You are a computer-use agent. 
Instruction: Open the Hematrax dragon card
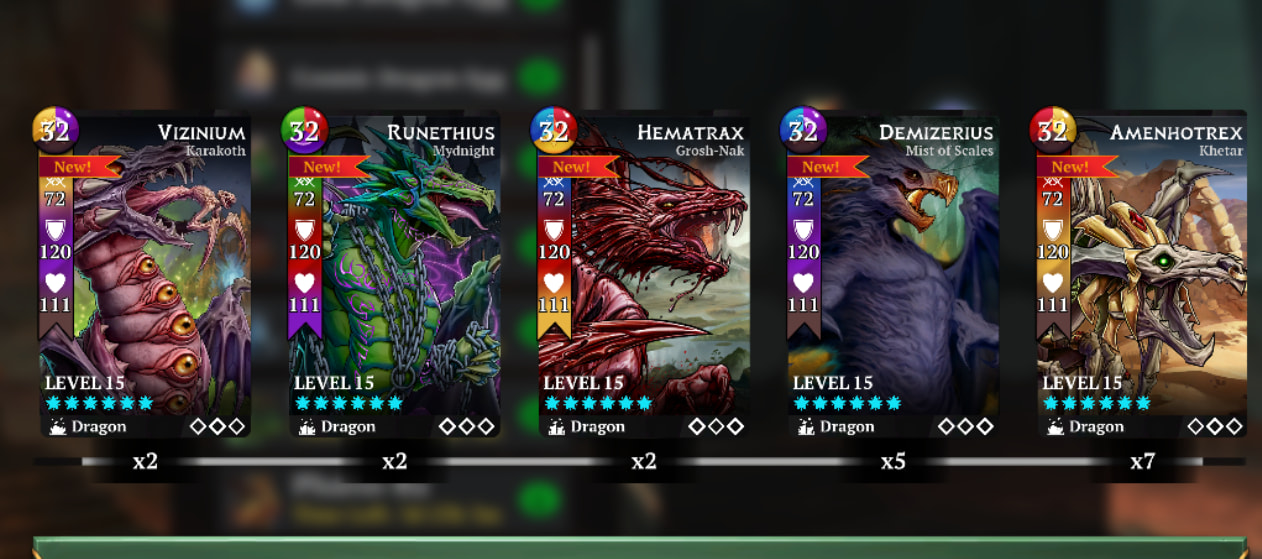coord(643,275)
